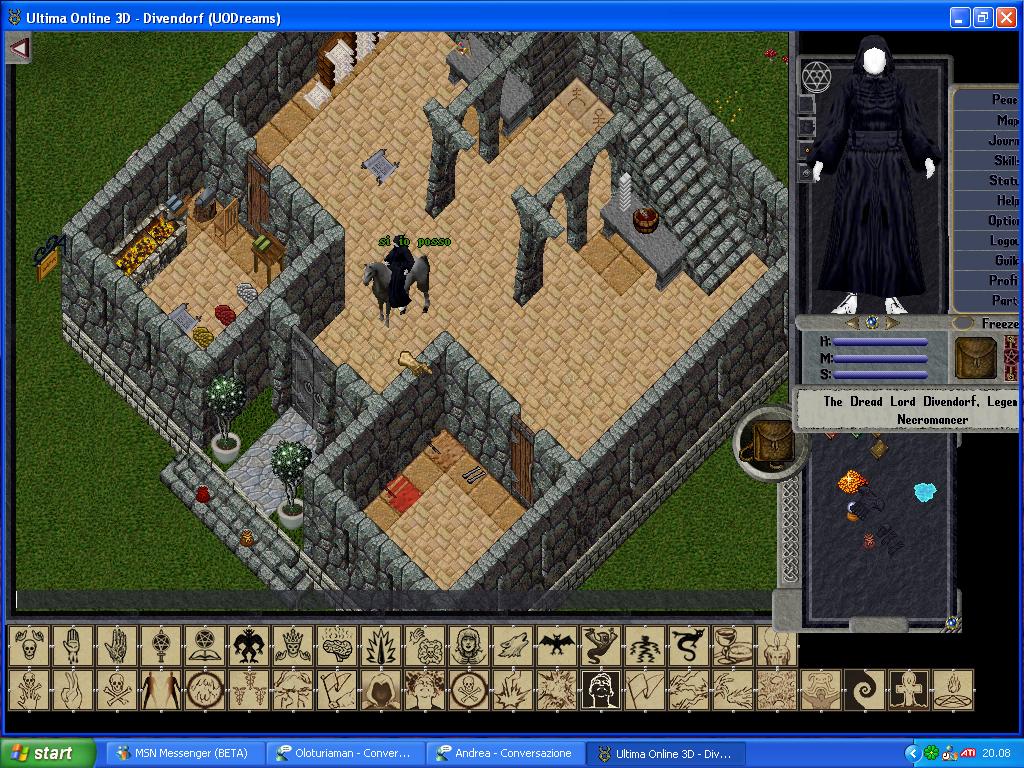Activate the black spiral spell icon
This screenshot has width=1024, height=768.
[863, 690]
